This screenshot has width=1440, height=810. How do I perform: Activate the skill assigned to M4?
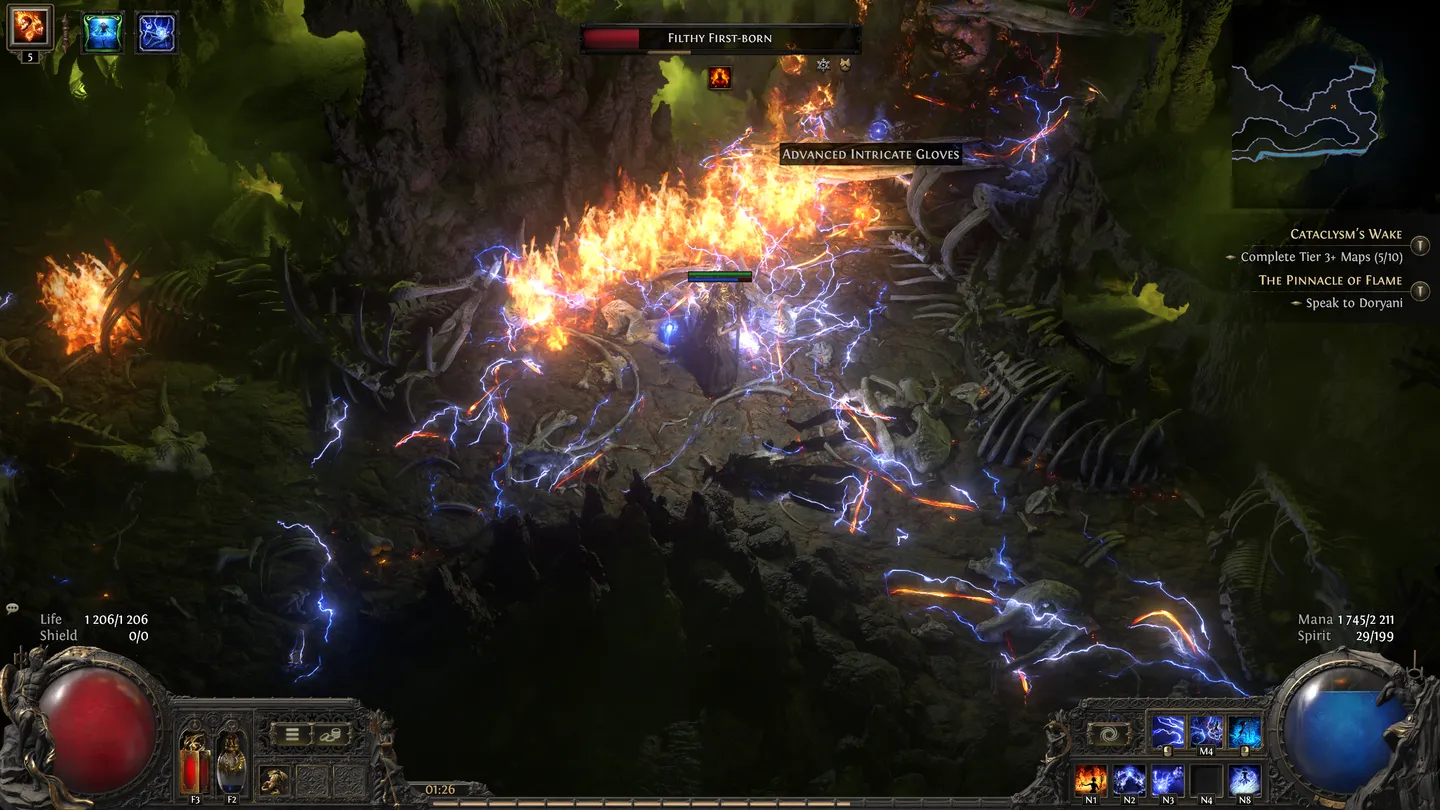point(1206,732)
